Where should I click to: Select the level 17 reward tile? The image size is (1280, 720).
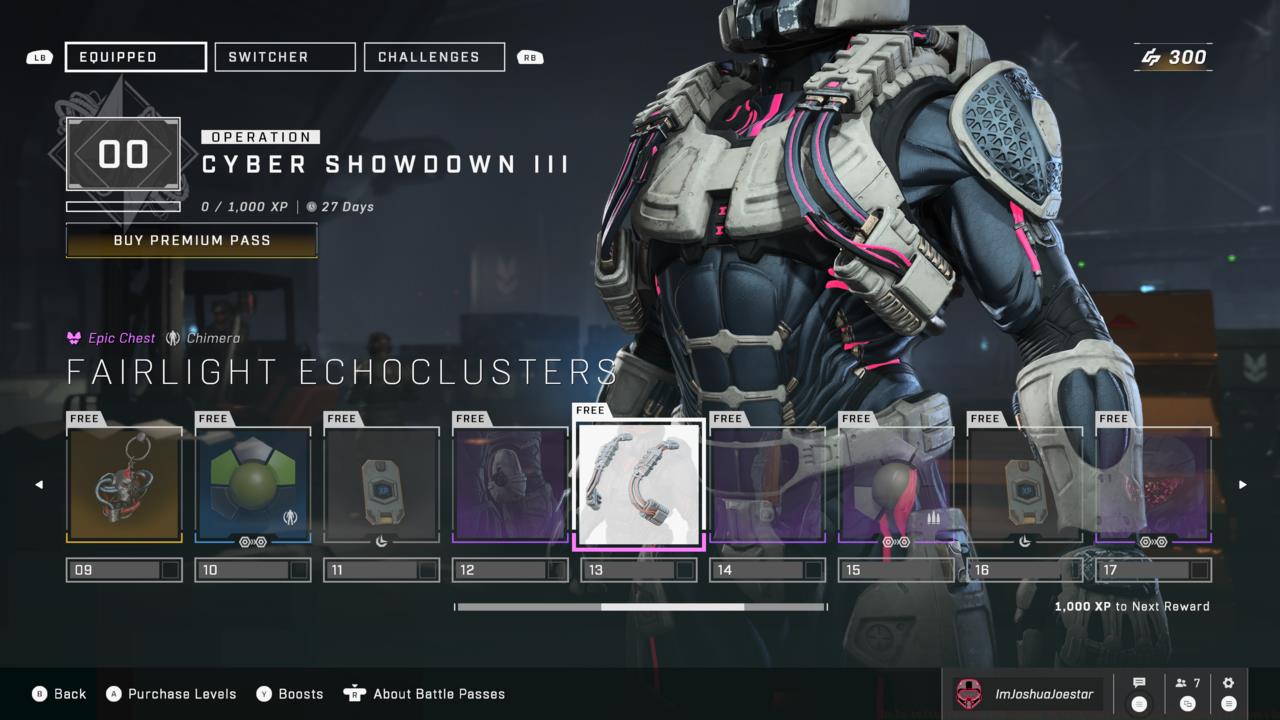point(1154,485)
